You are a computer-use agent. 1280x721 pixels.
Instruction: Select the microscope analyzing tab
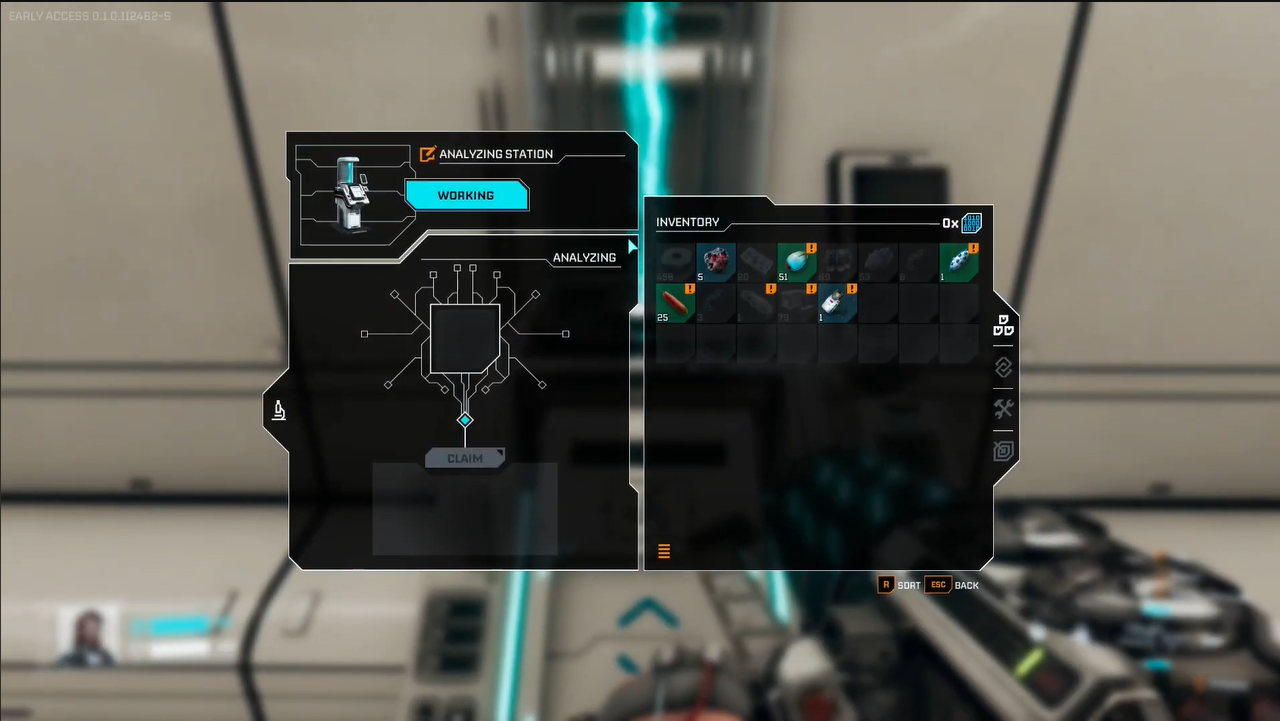click(279, 409)
